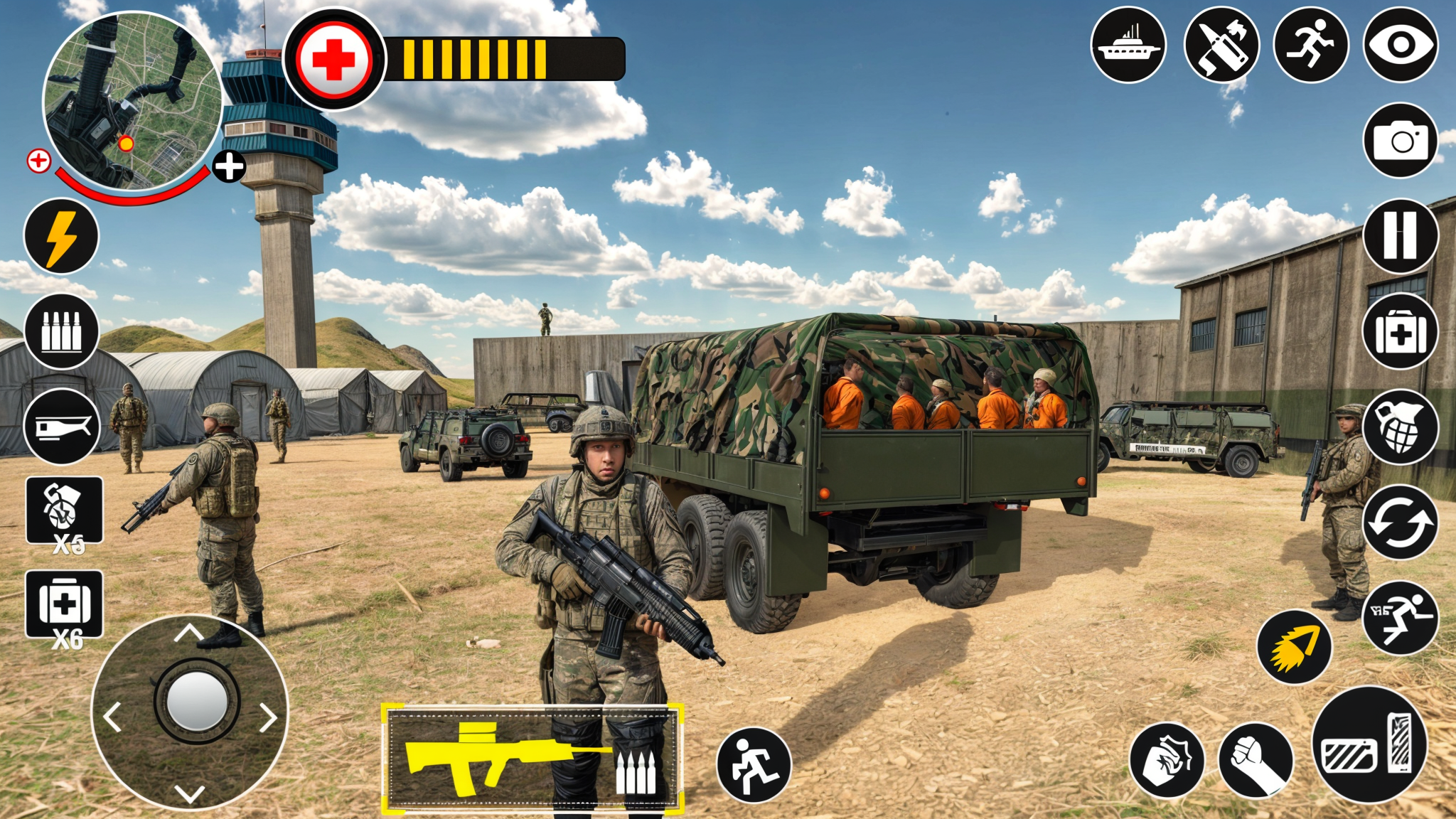Activate the lightning boost icon
Screen dimensions: 1456x819
pyautogui.click(x=60, y=235)
